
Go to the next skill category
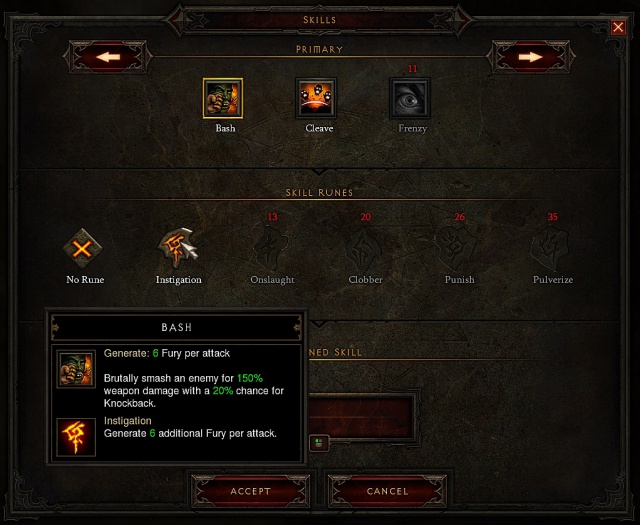coord(529,57)
